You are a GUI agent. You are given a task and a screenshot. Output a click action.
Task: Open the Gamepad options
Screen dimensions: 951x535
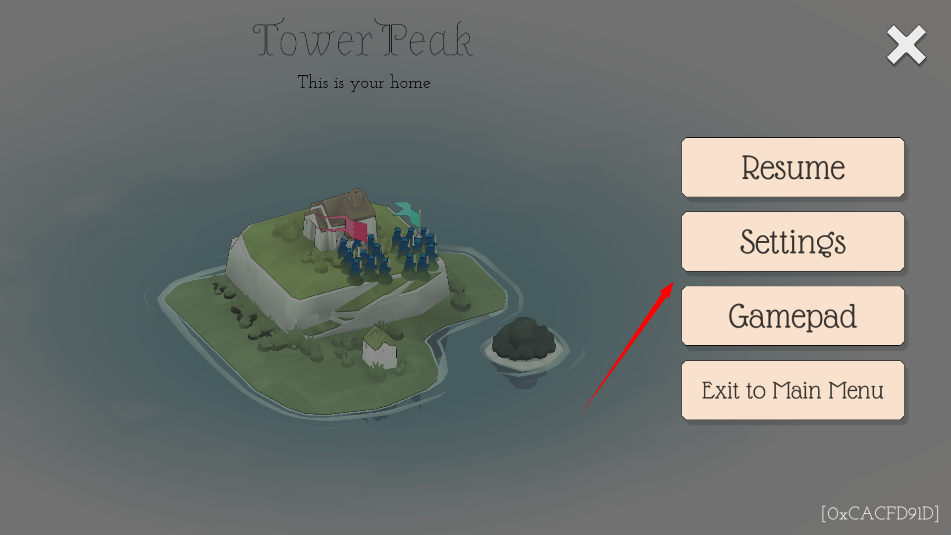click(793, 316)
